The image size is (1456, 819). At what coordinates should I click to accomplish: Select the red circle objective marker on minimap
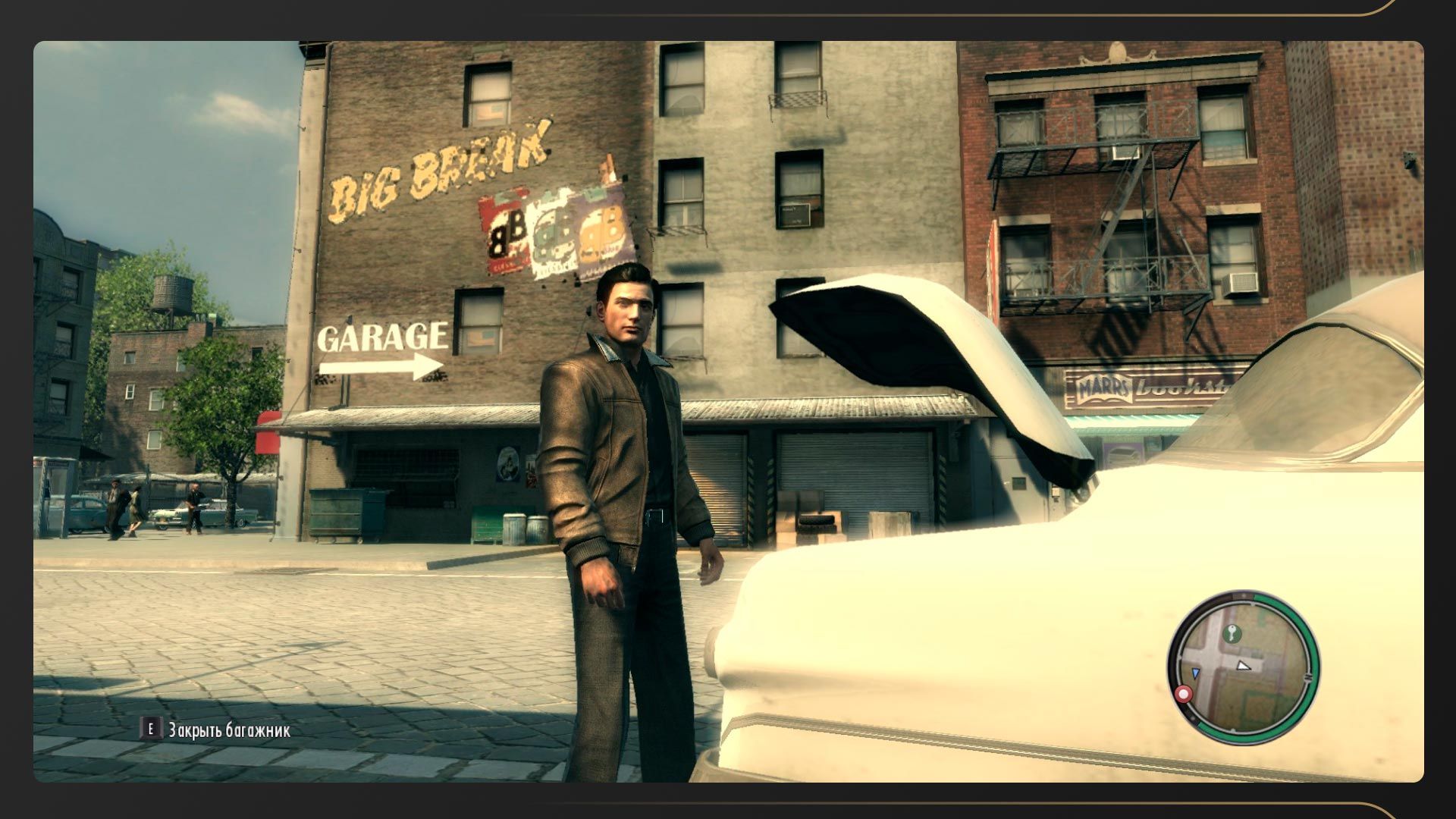coord(1183,694)
